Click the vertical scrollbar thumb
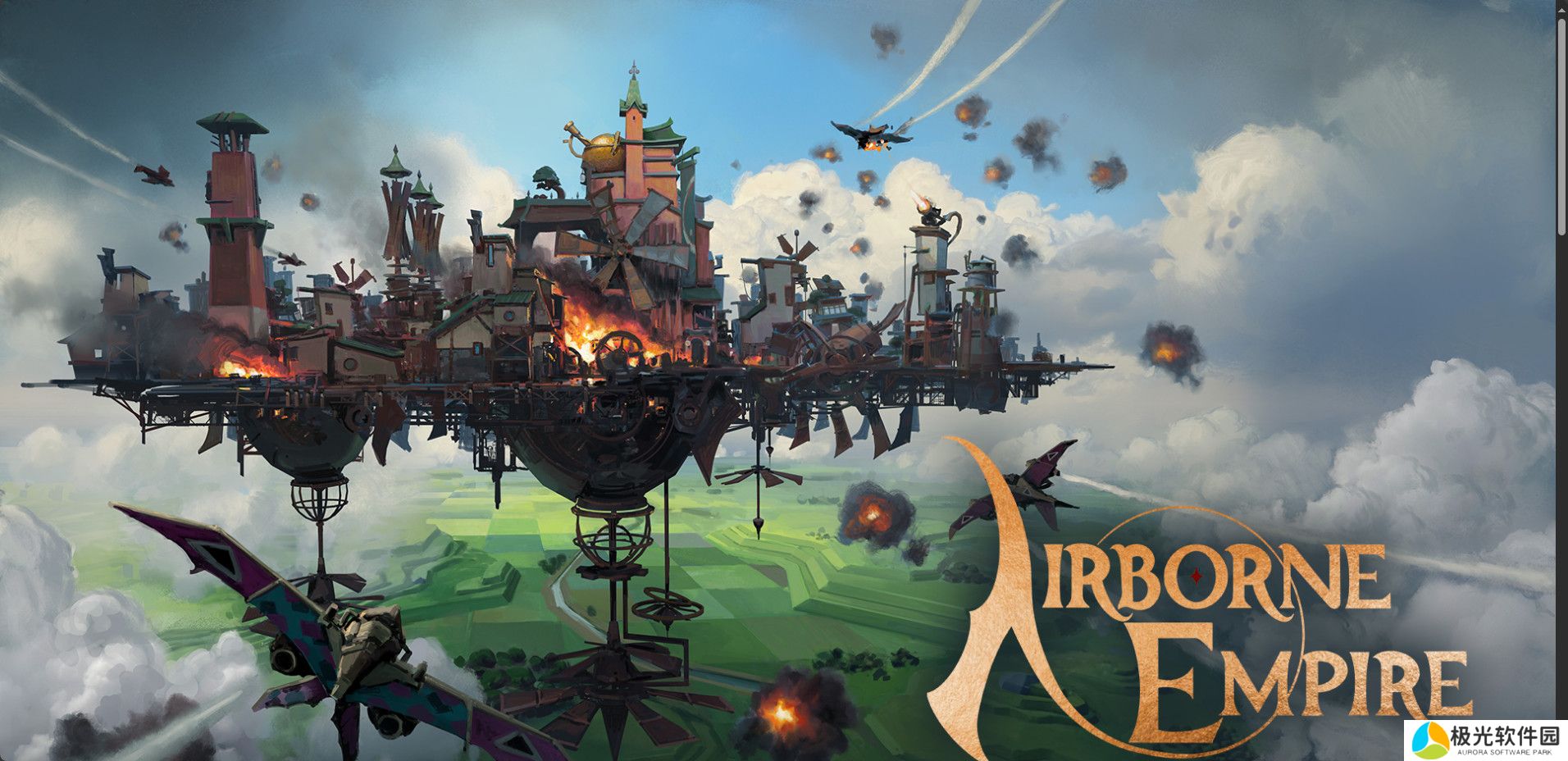The width and height of the screenshot is (1568, 761). 1561,125
